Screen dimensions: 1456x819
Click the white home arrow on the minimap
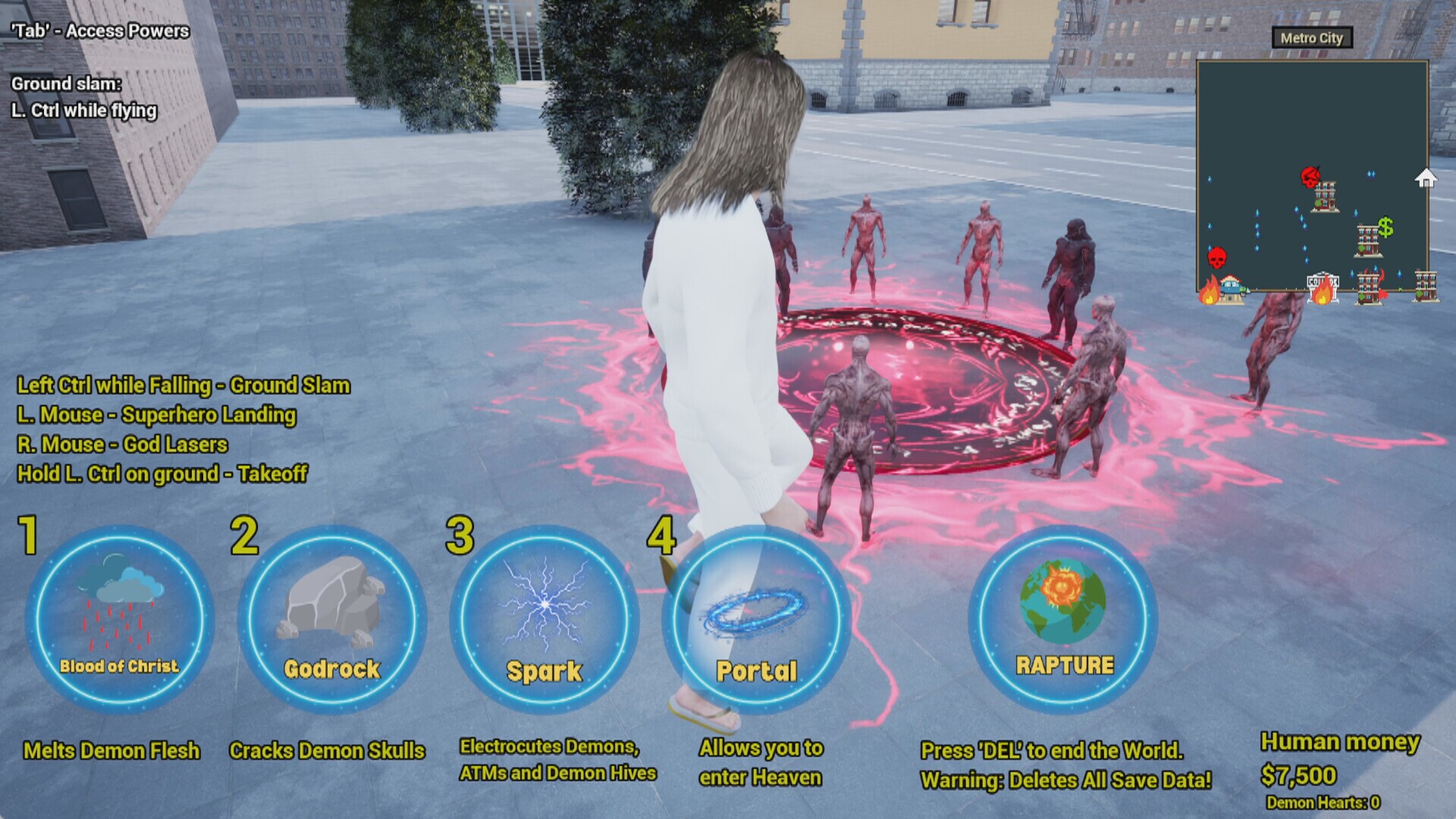click(x=1425, y=177)
